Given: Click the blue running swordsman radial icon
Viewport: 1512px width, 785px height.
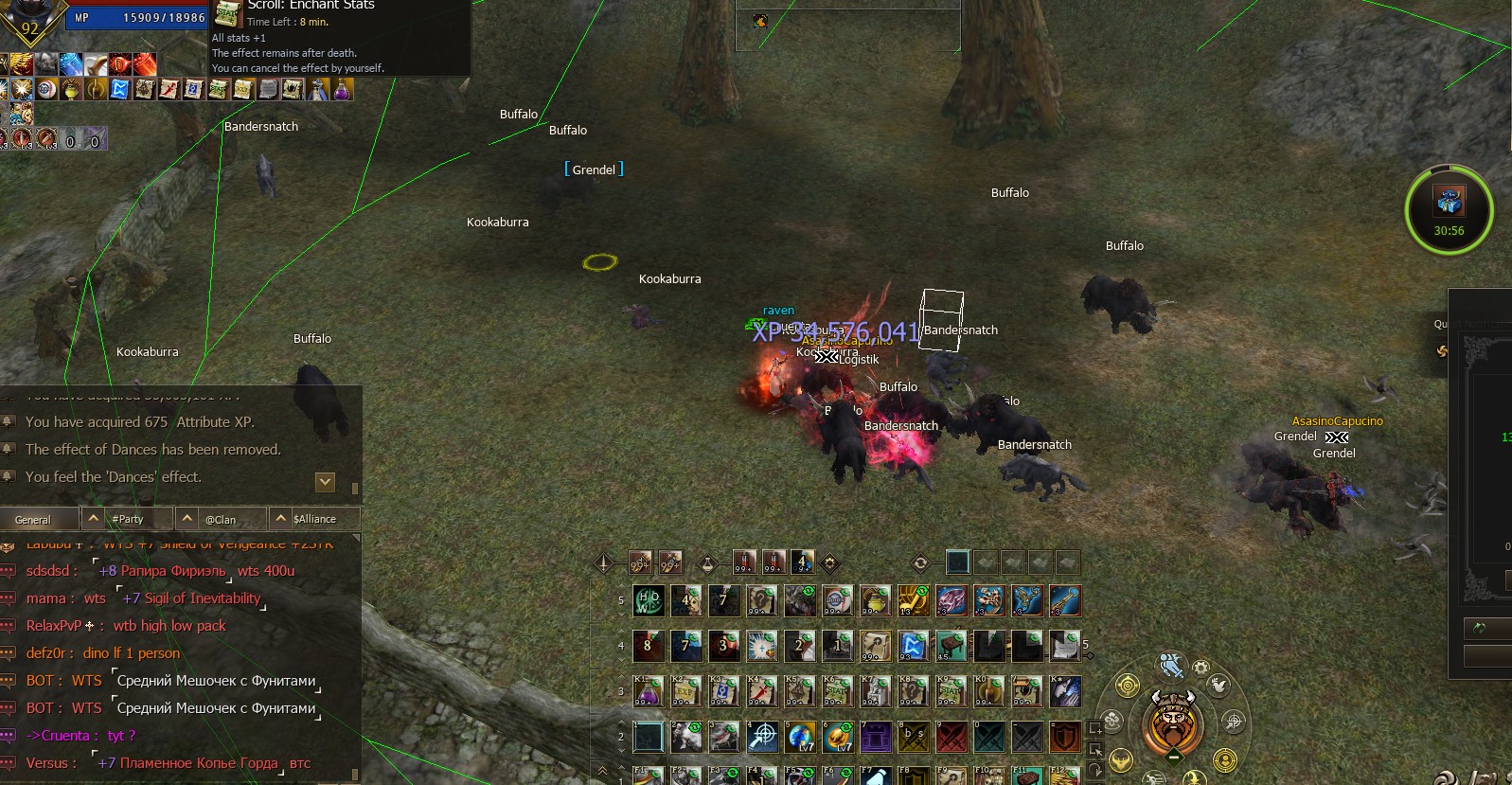Looking at the screenshot, I should 1172,666.
